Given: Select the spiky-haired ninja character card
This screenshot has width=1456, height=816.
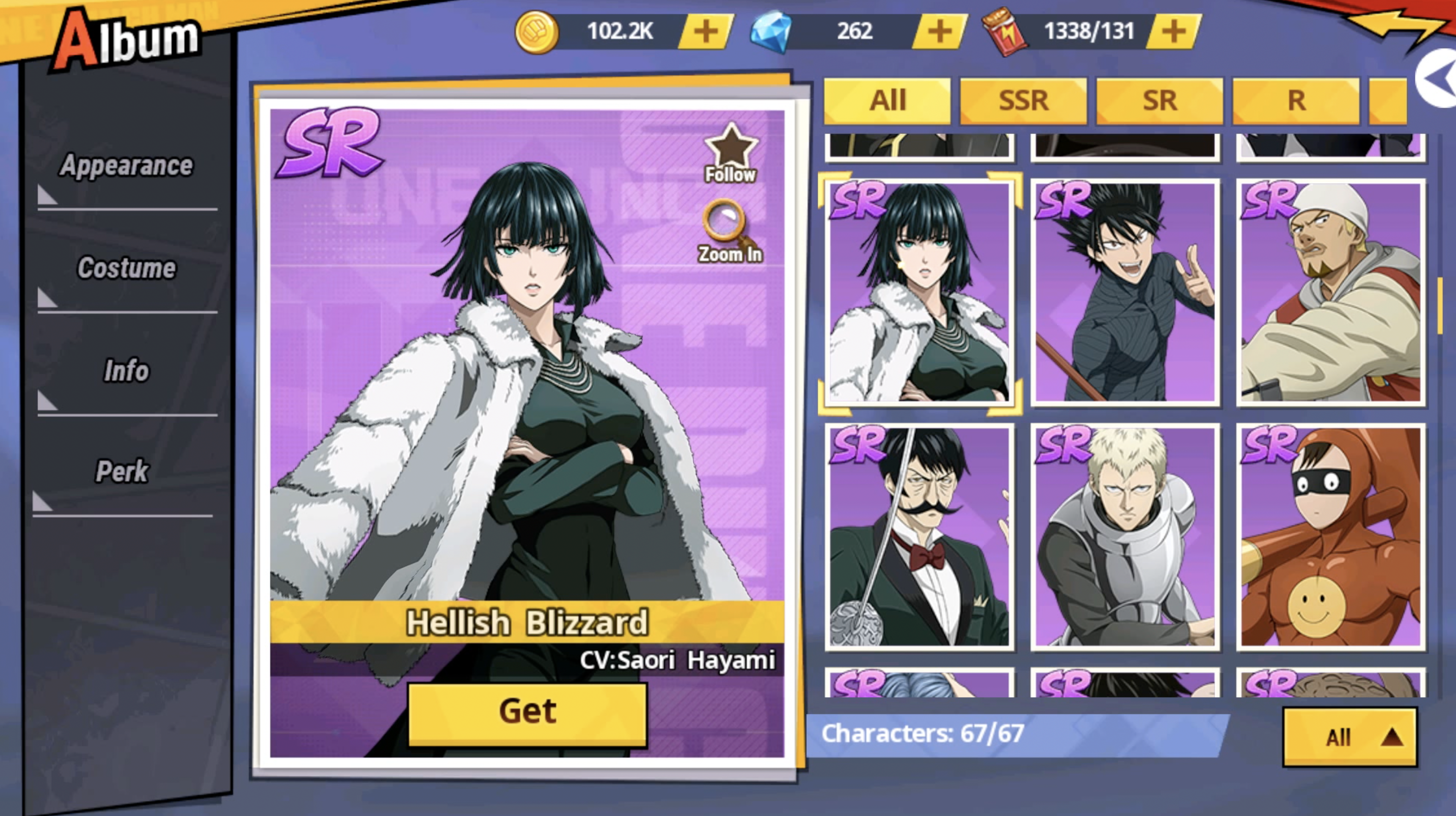Looking at the screenshot, I should (x=1125, y=293).
